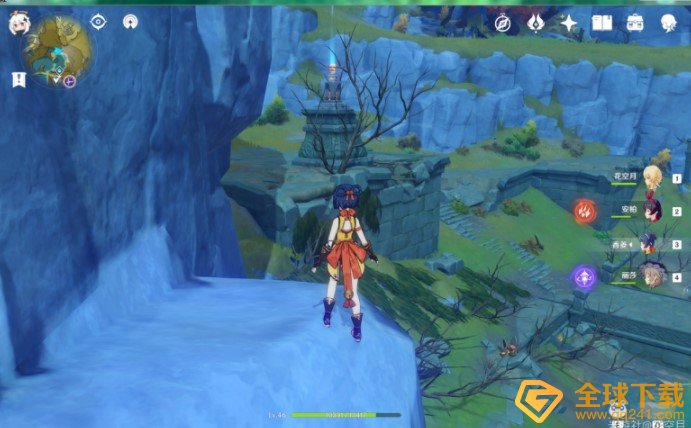Open the inventory backpack
Viewport: 691px width, 428px height.
point(634,23)
